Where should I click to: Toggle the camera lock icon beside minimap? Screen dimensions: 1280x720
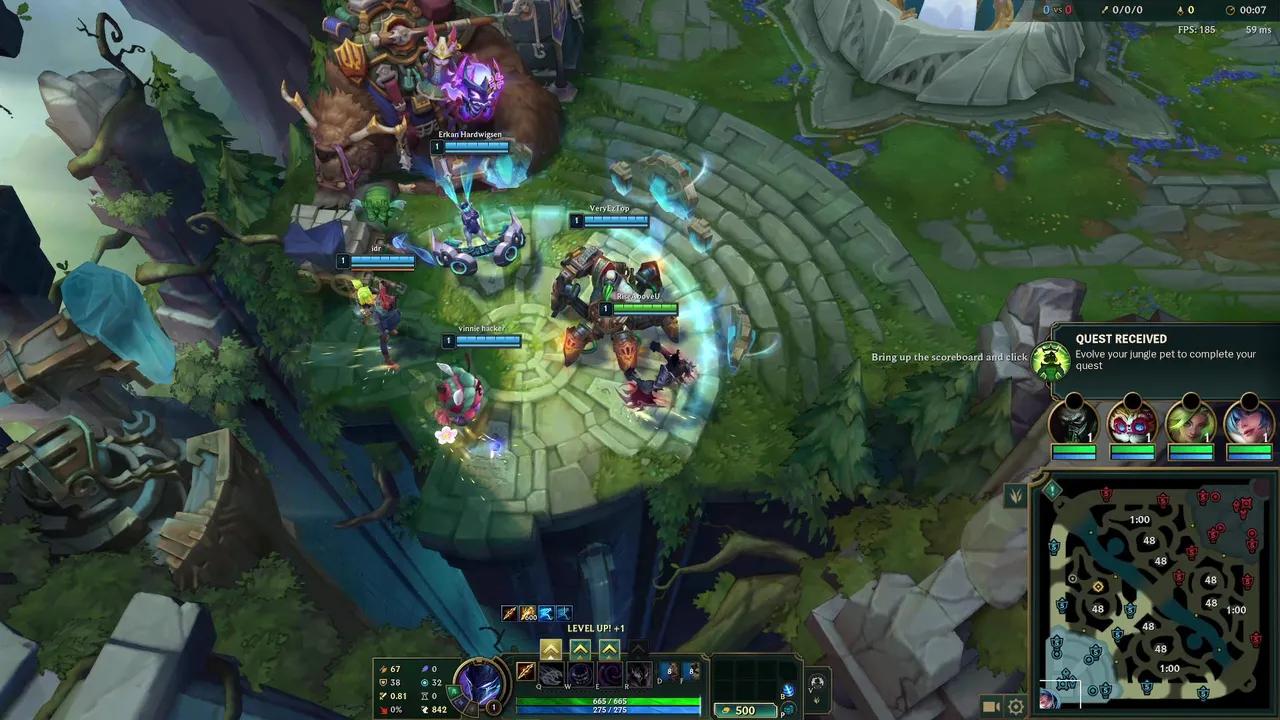tap(990, 705)
